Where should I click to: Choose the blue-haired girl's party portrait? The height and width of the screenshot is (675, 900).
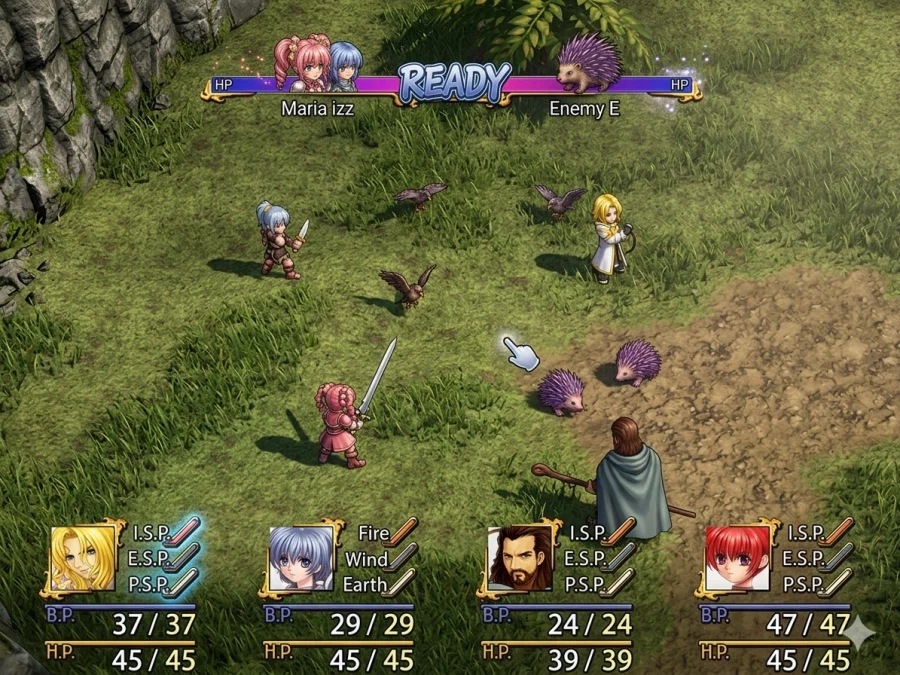(301, 558)
